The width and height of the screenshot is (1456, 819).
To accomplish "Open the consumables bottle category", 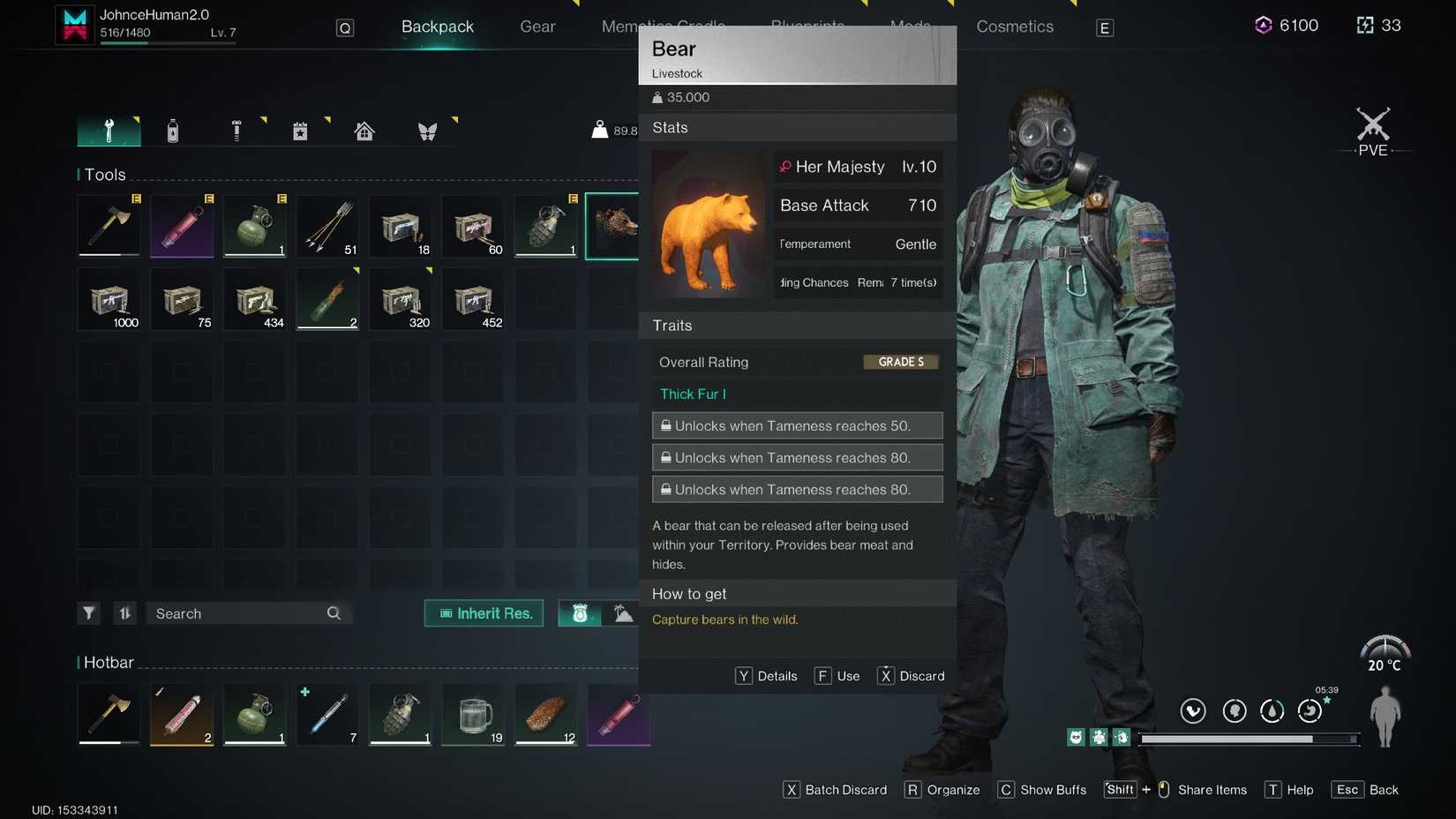I will click(173, 130).
